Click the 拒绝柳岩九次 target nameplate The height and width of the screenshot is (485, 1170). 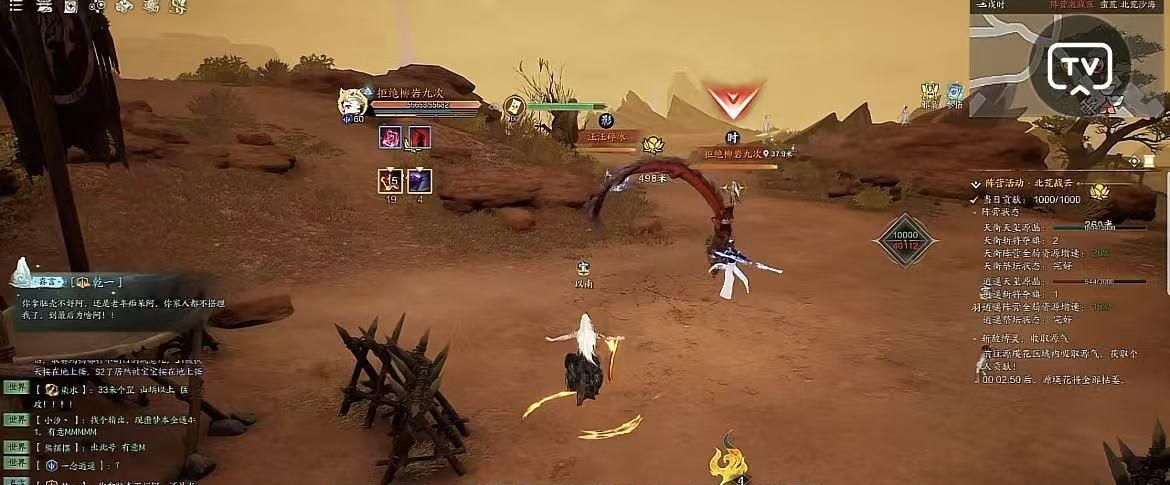click(x=735, y=154)
